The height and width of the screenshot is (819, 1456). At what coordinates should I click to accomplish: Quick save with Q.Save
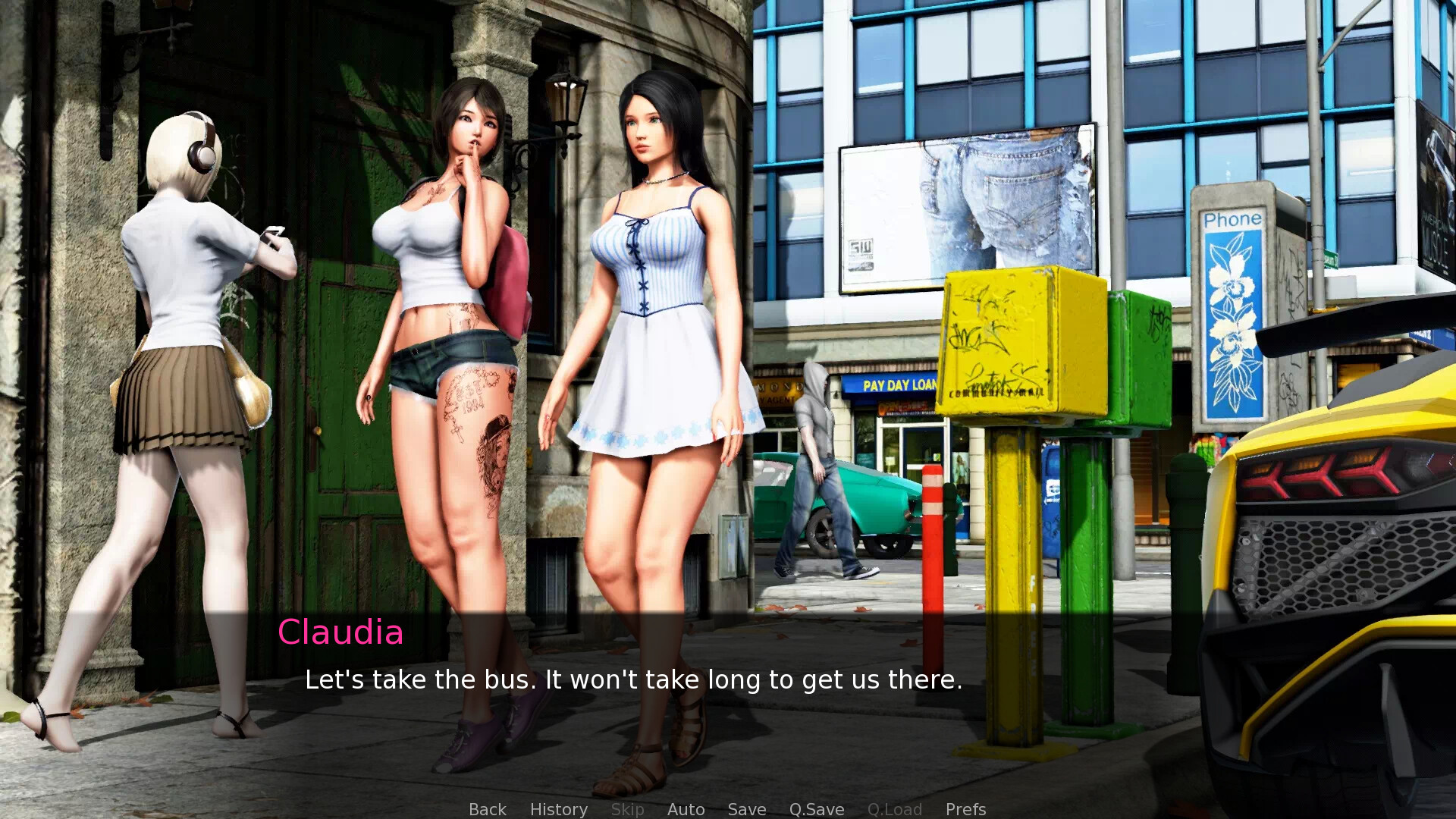coord(816,809)
